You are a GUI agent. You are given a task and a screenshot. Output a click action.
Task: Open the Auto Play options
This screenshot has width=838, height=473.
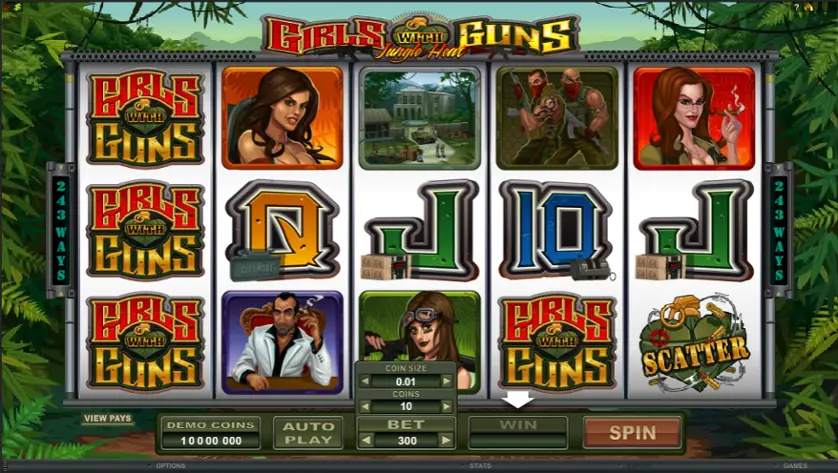308,433
